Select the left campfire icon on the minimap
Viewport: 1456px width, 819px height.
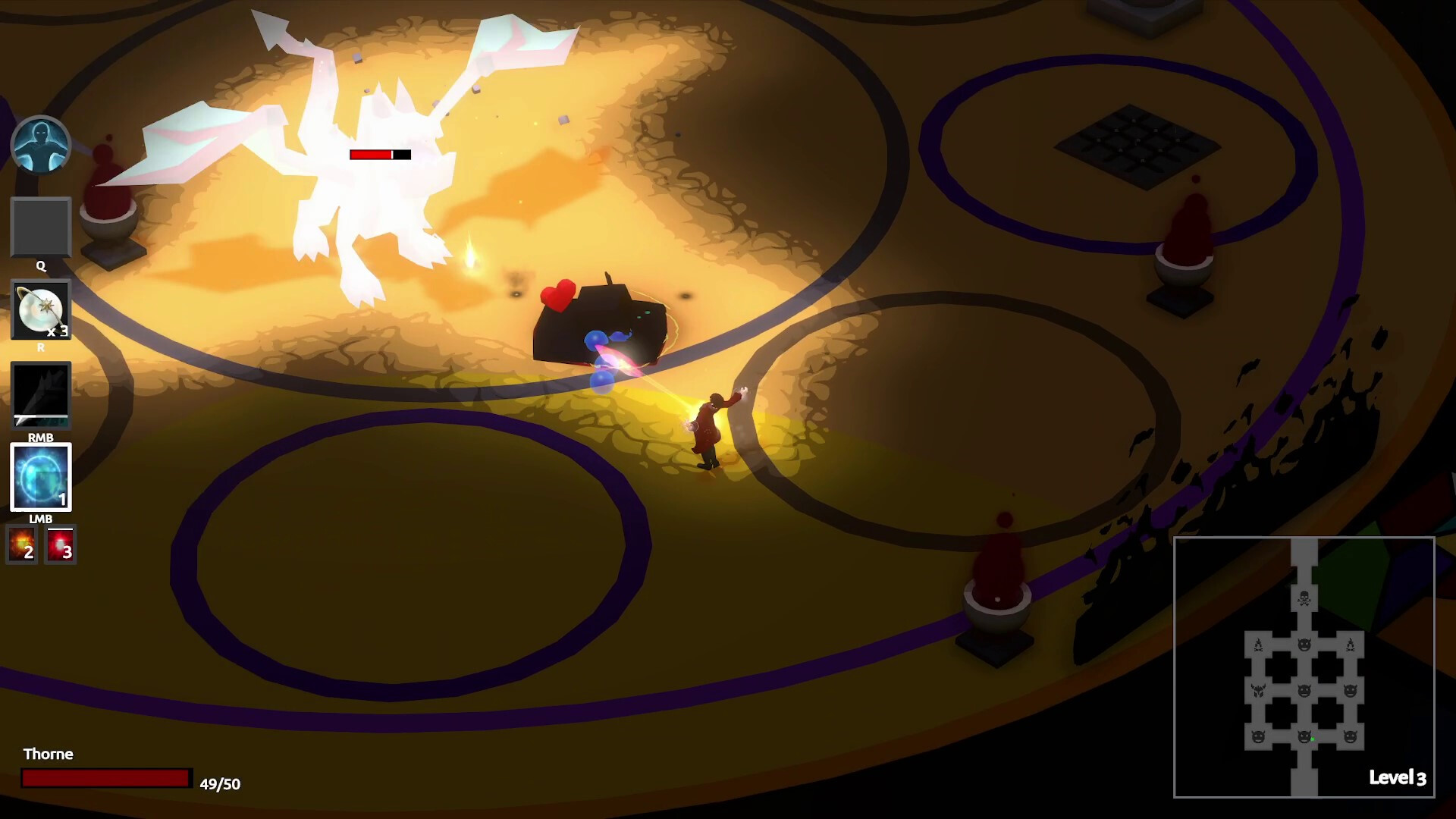pyautogui.click(x=1259, y=645)
